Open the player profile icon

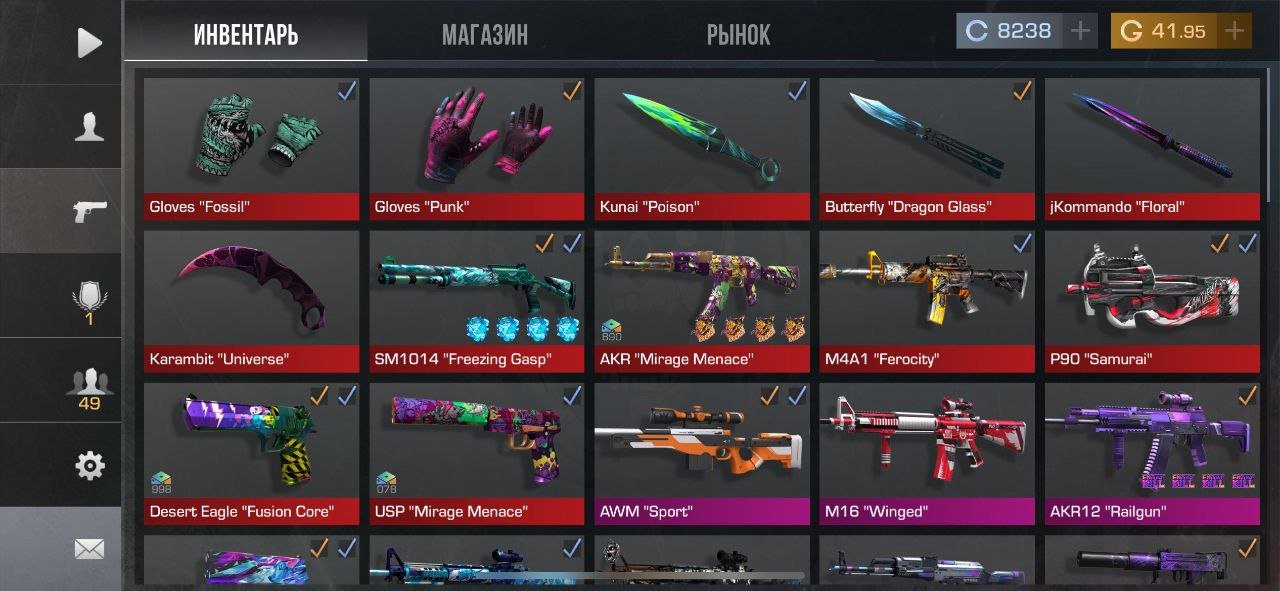89,127
